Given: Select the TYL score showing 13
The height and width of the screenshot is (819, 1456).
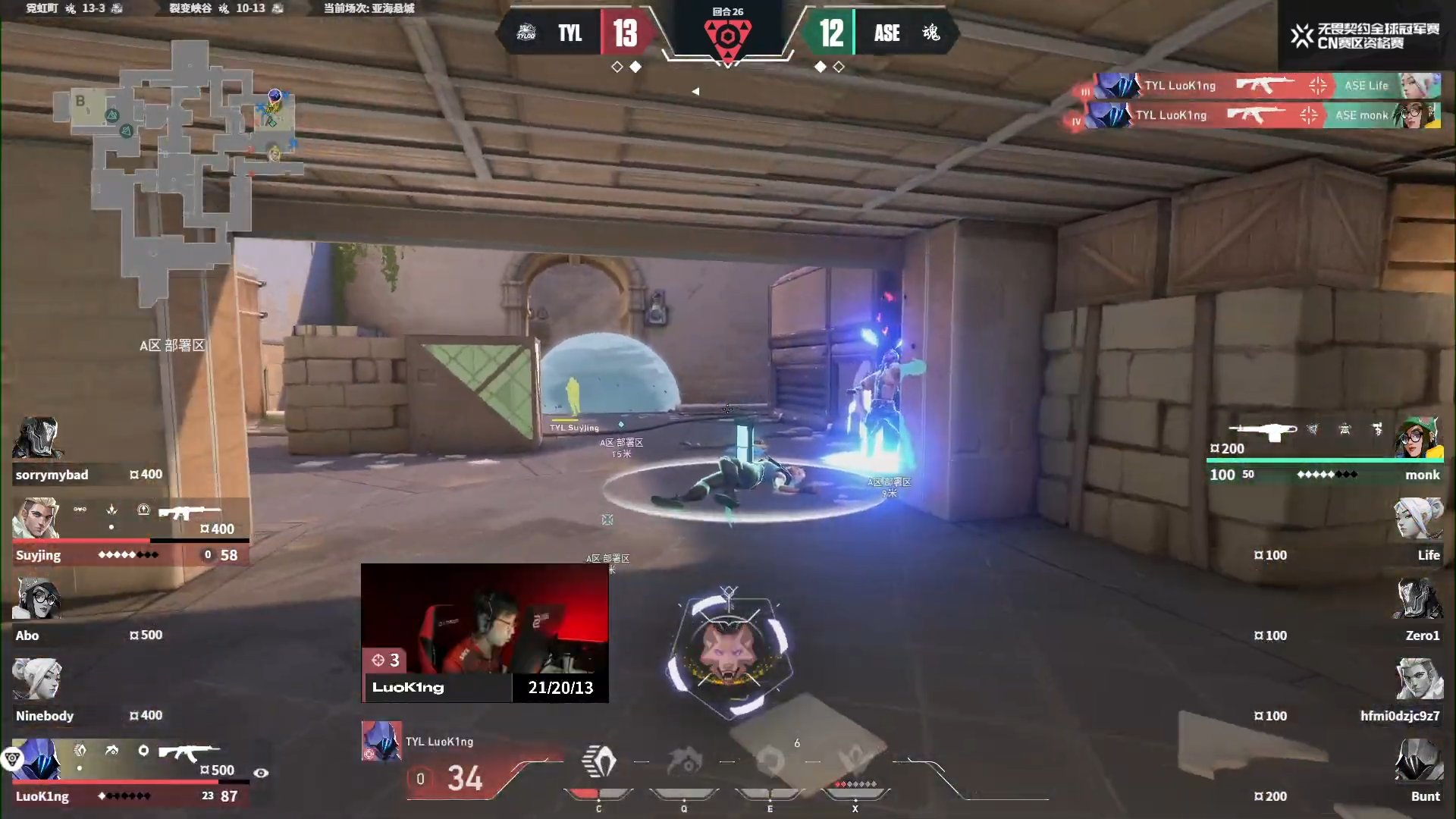Looking at the screenshot, I should click(626, 33).
